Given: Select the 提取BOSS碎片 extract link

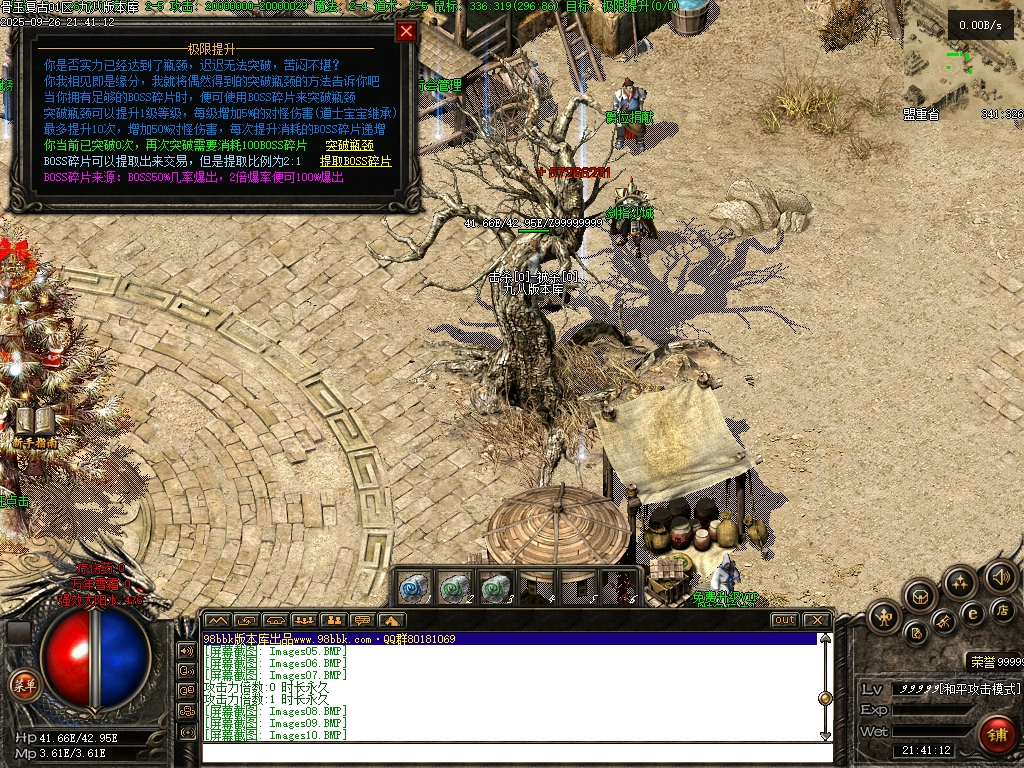Looking at the screenshot, I should (x=356, y=161).
